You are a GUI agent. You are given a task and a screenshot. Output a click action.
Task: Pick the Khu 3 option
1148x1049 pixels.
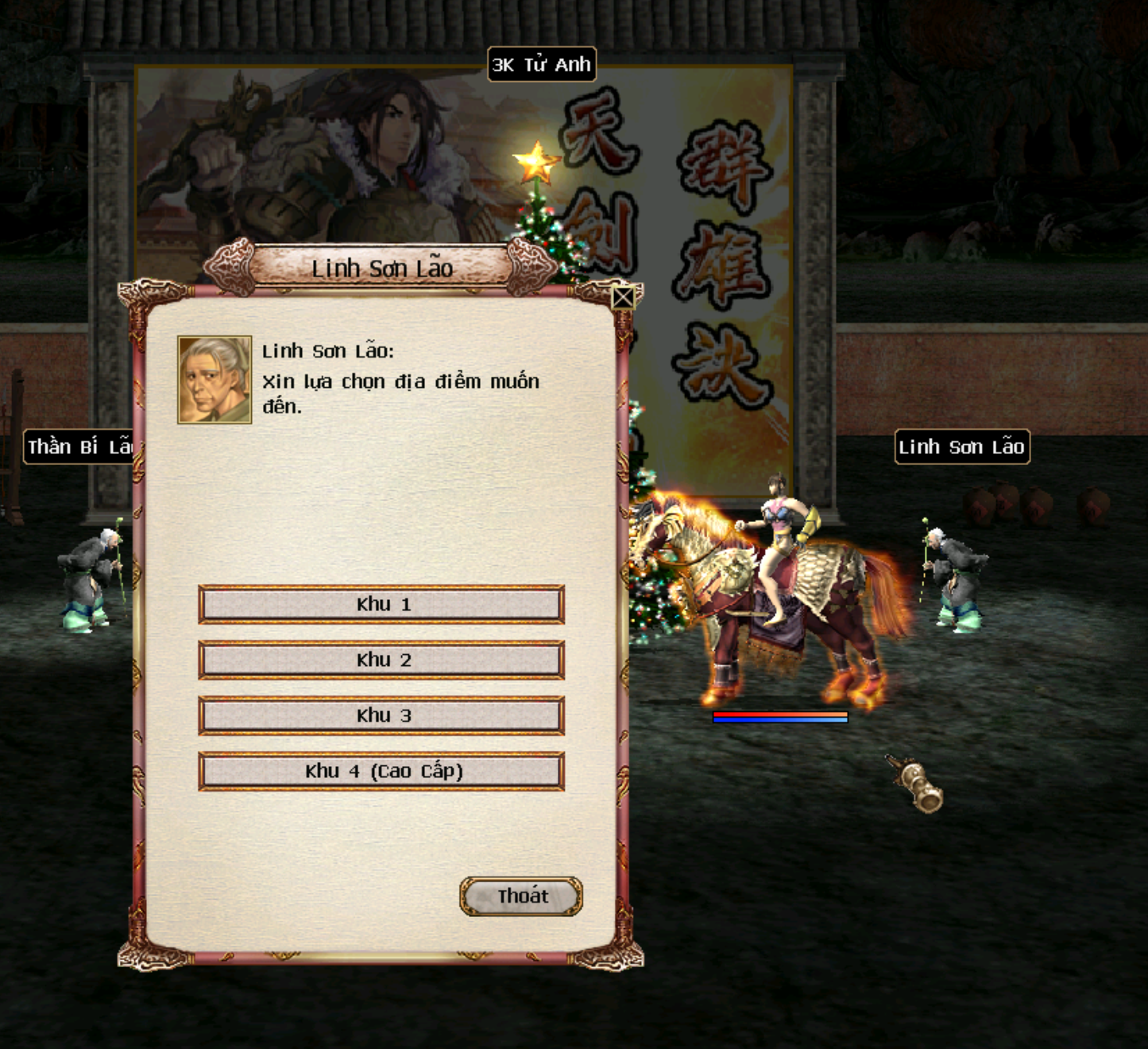point(381,716)
